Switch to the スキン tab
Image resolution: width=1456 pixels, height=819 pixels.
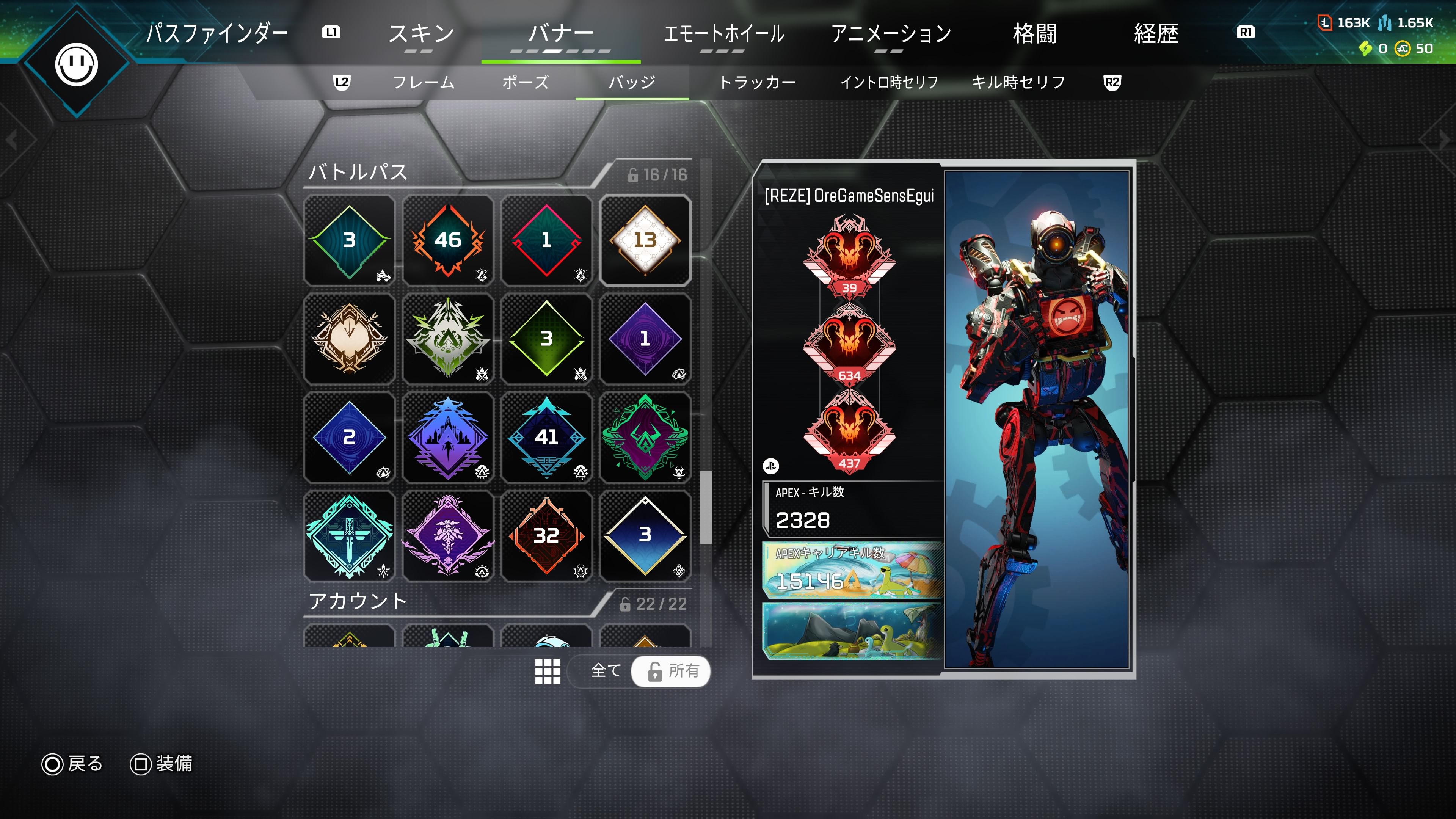[421, 34]
